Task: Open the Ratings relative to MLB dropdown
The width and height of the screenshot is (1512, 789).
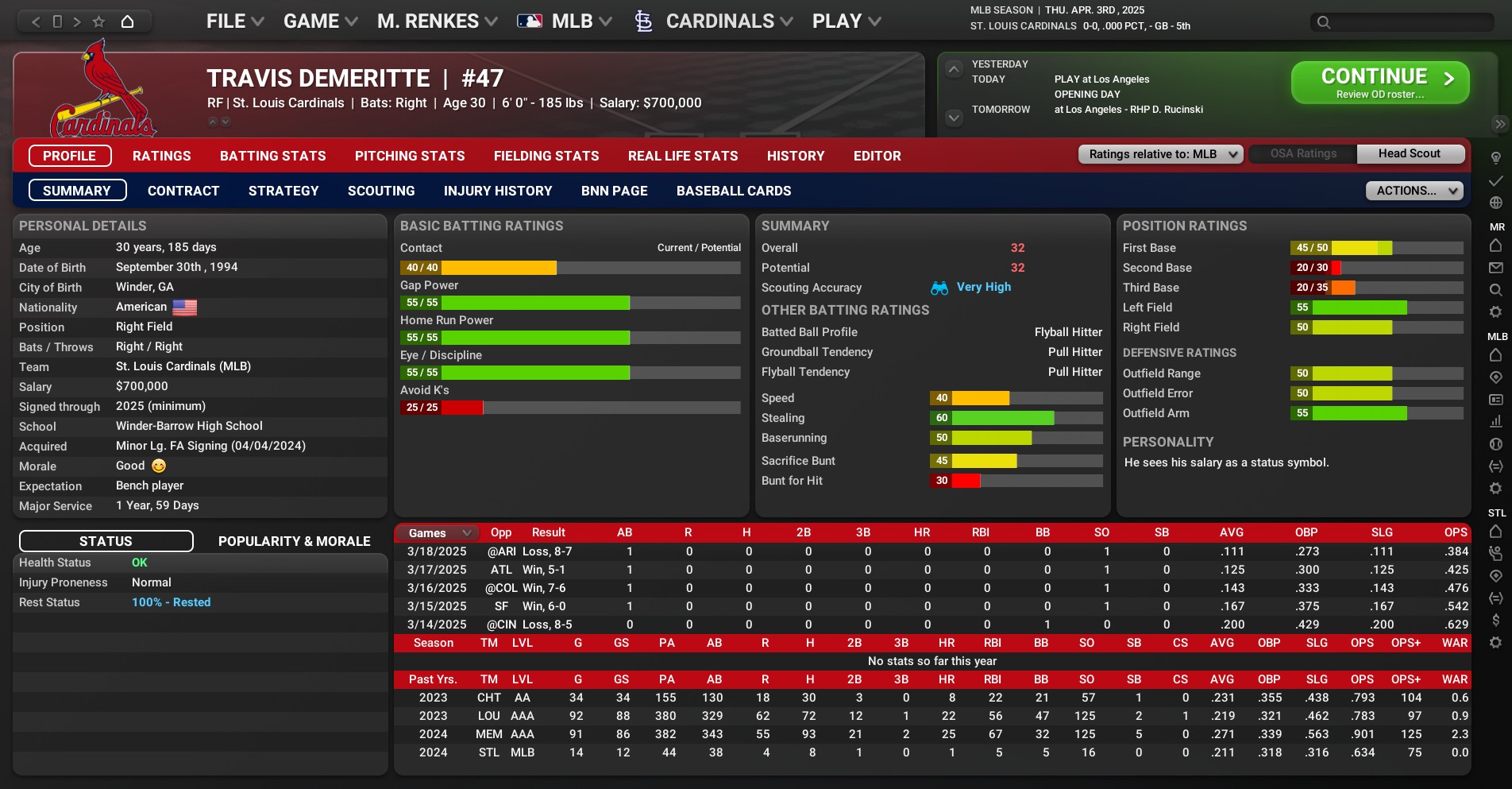Action: click(1160, 154)
